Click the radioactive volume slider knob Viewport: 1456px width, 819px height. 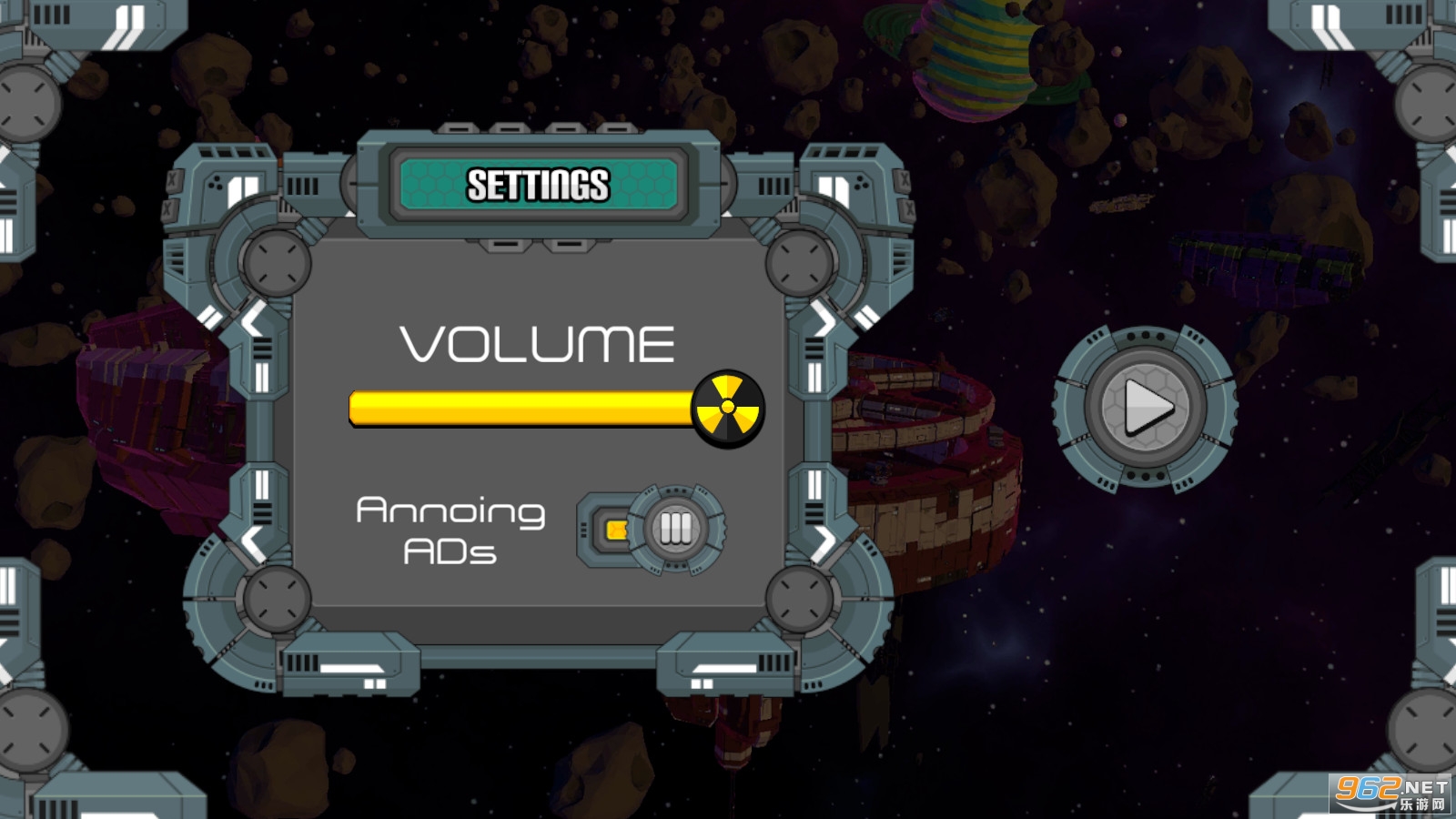[x=728, y=409]
